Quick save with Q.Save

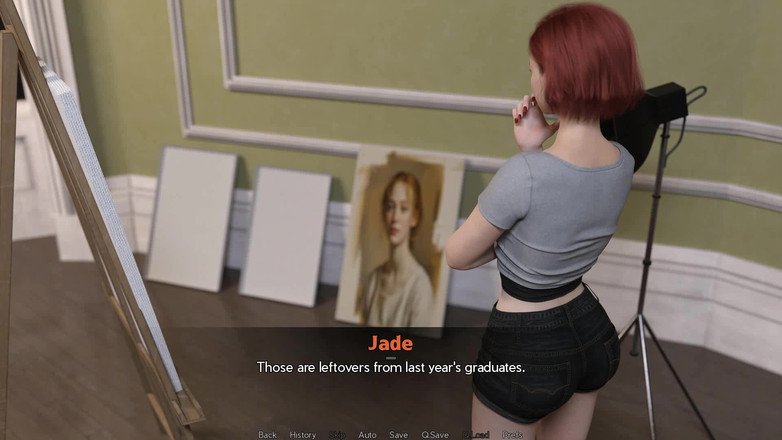(x=435, y=435)
